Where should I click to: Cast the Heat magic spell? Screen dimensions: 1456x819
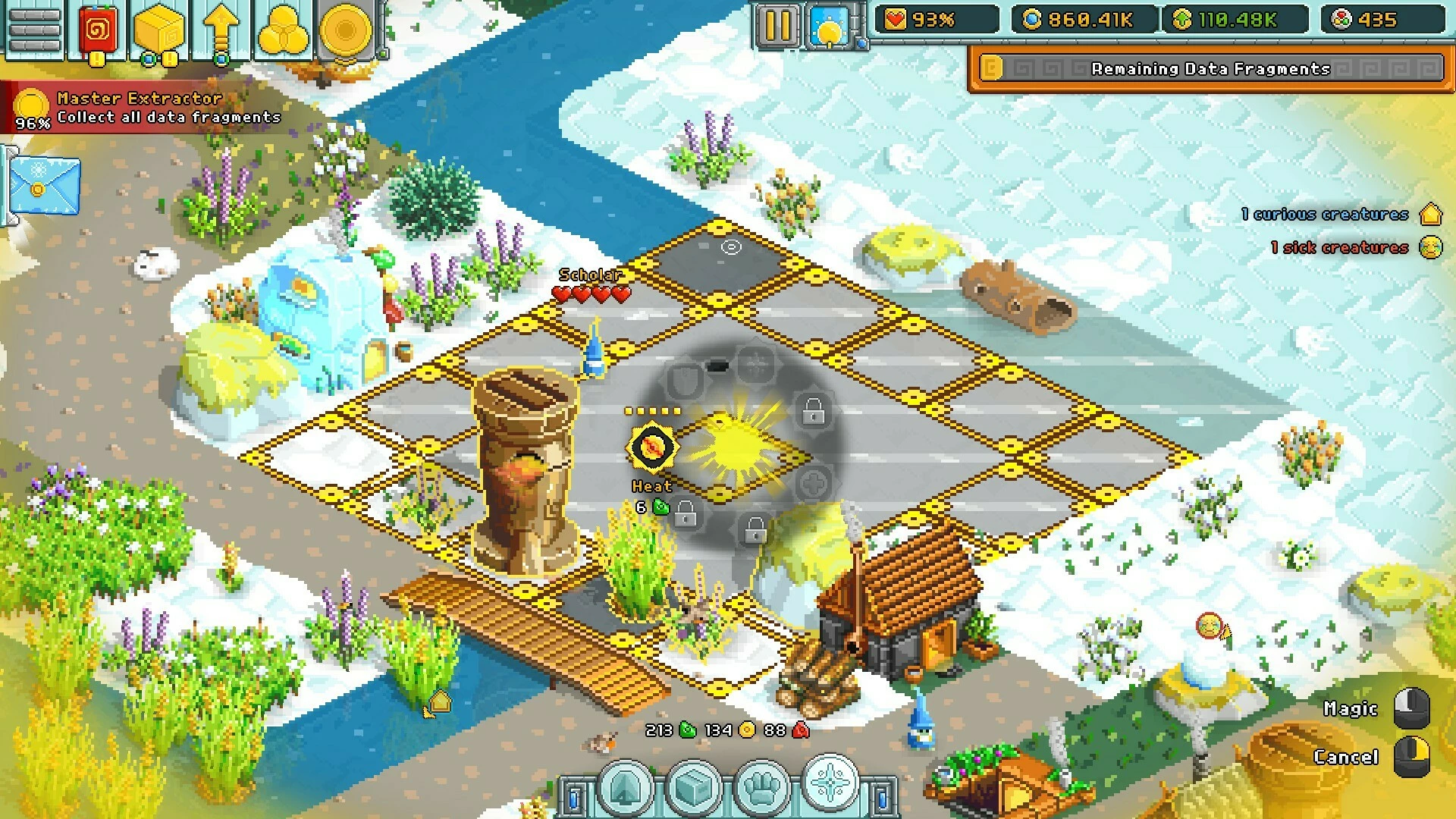[x=651, y=447]
